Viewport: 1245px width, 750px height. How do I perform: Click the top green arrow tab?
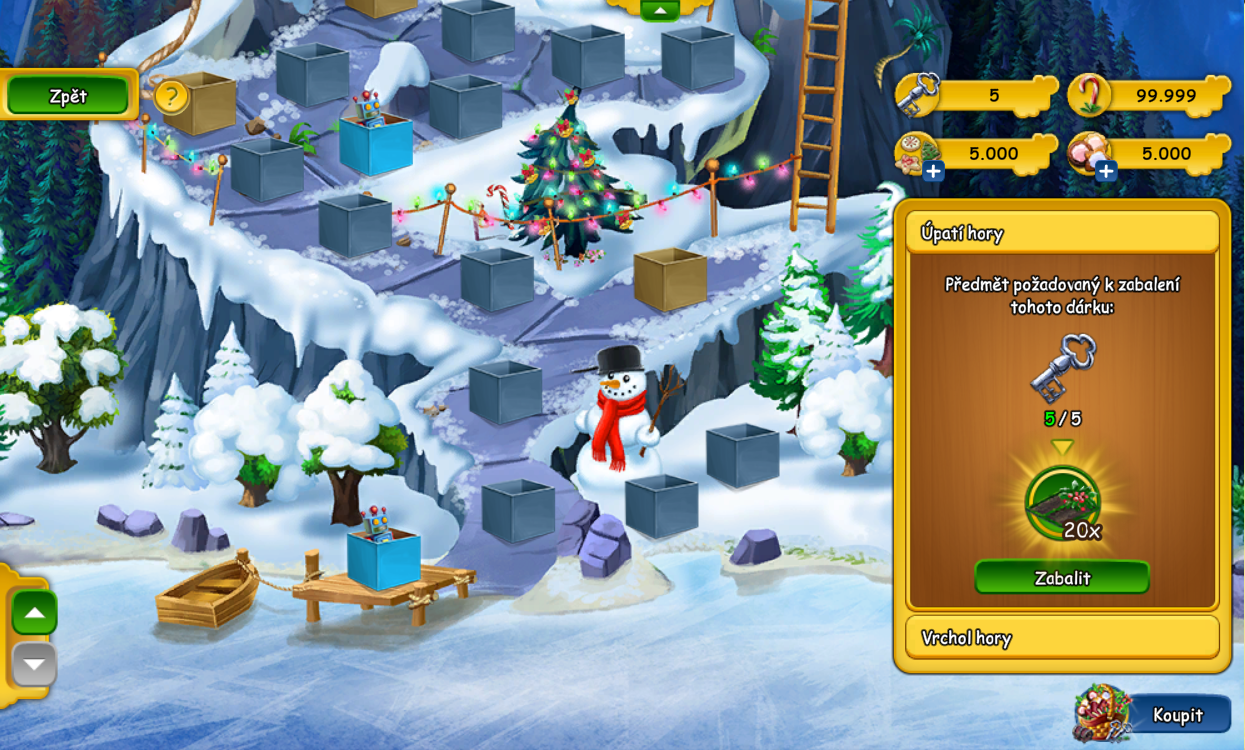click(659, 9)
